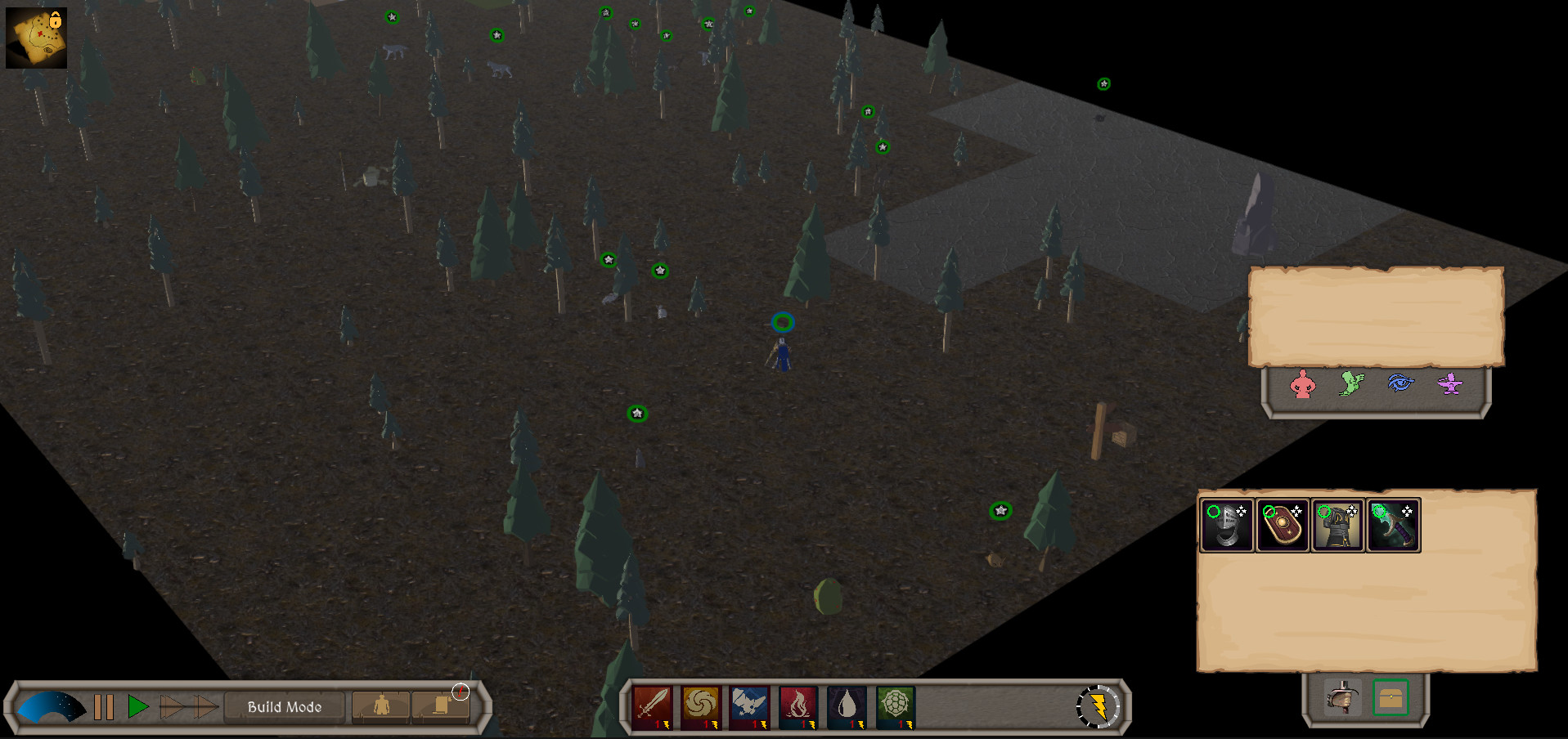Switch to the treasure chest inventory tab
The image size is (1568, 739).
pyautogui.click(x=1391, y=698)
